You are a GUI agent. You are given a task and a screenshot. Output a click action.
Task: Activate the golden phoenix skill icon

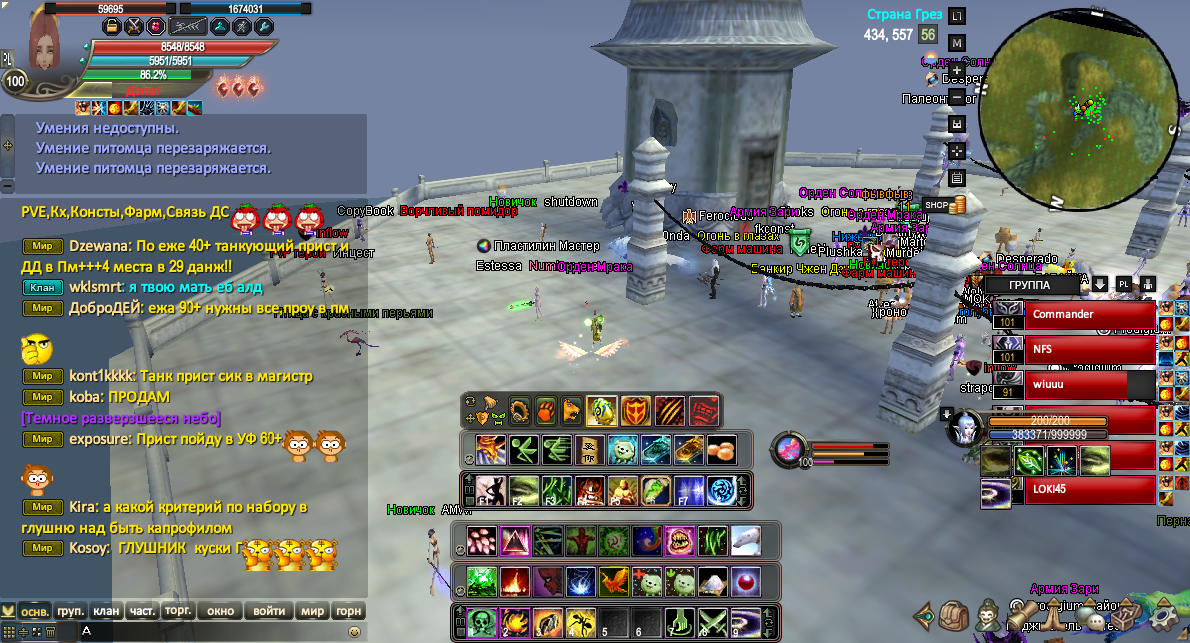coord(612,580)
